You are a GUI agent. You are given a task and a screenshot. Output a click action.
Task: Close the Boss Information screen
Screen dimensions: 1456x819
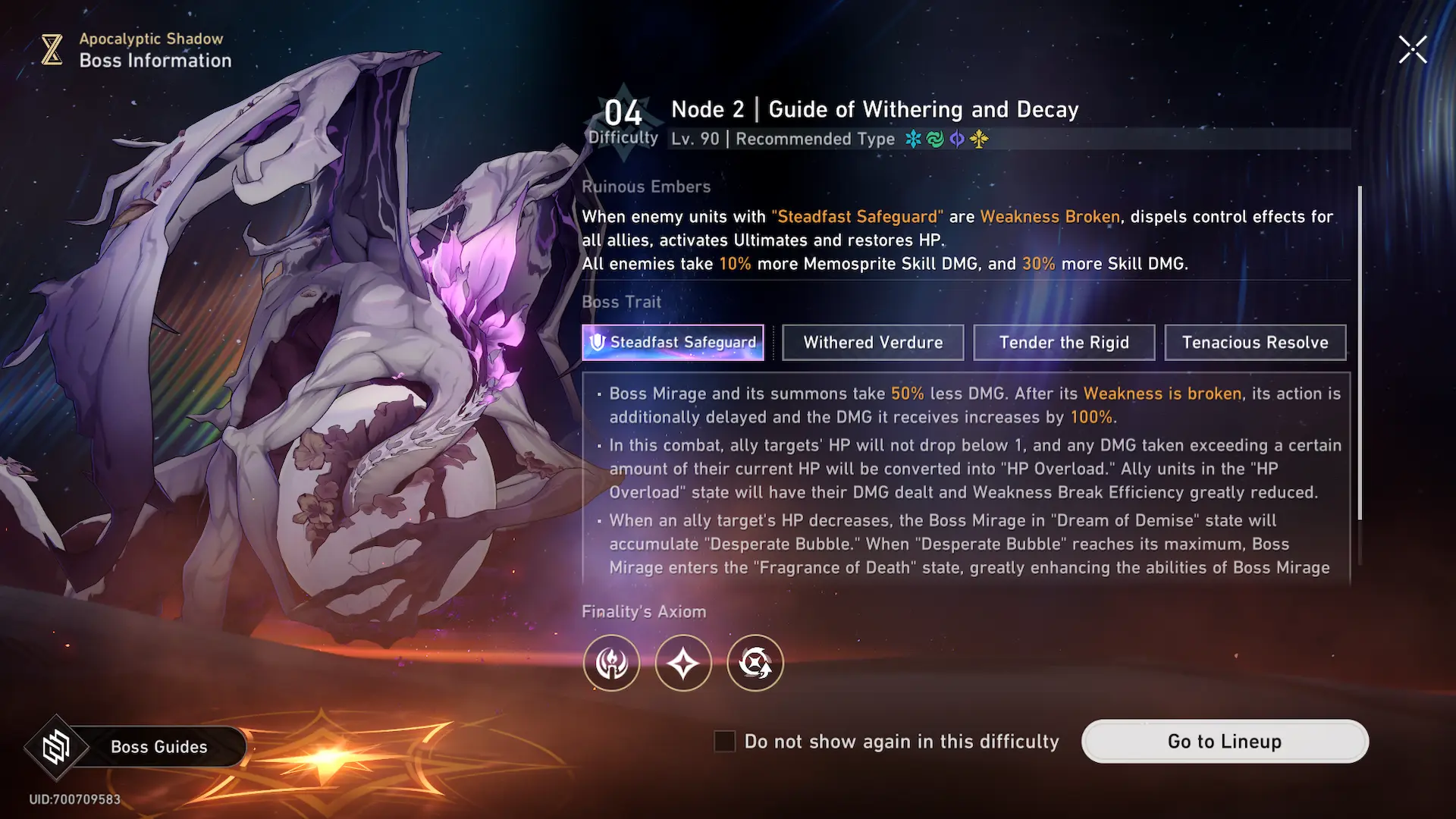[x=1412, y=50]
